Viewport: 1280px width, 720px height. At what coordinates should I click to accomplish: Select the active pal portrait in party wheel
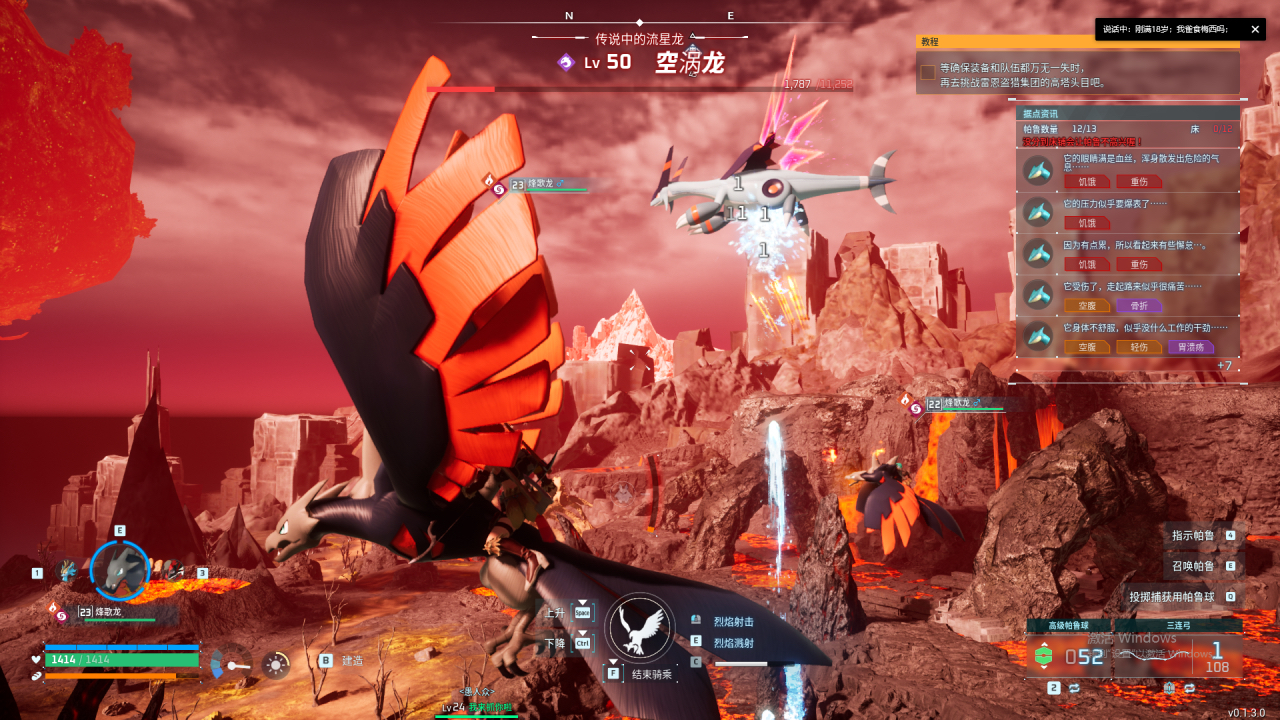click(x=120, y=569)
